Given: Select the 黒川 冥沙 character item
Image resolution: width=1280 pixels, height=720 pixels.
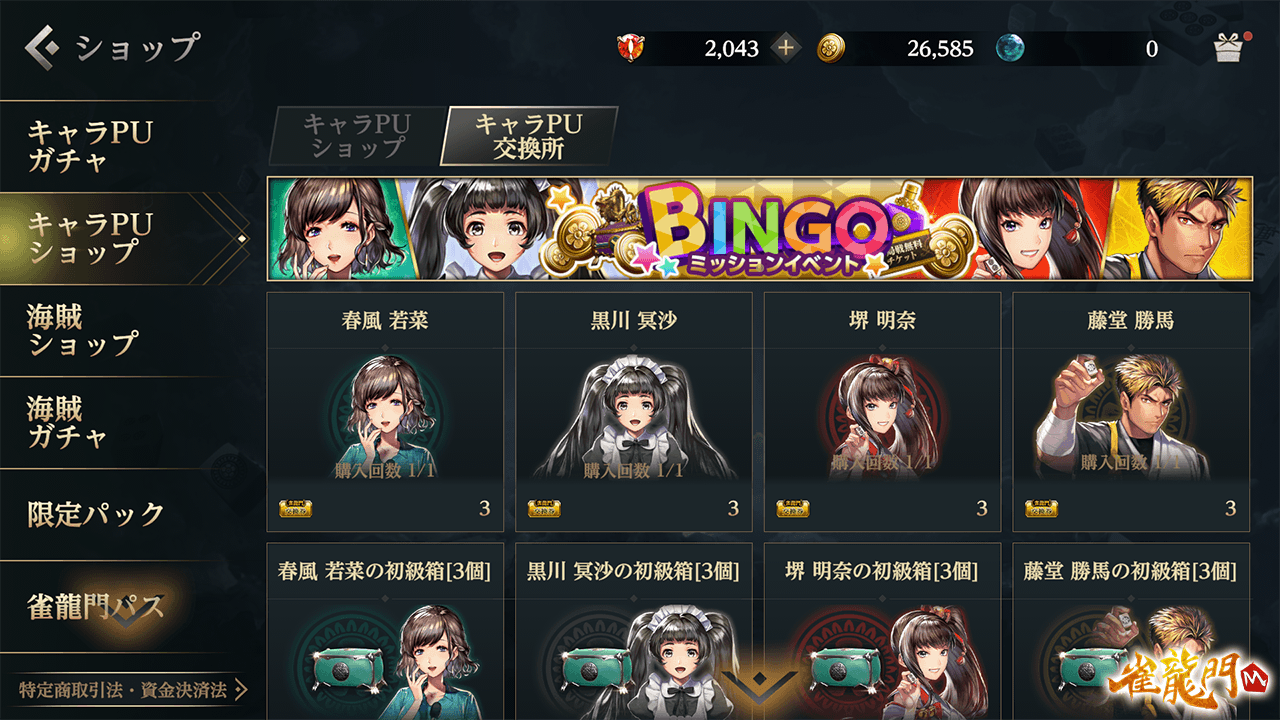Looking at the screenshot, I should tap(634, 411).
